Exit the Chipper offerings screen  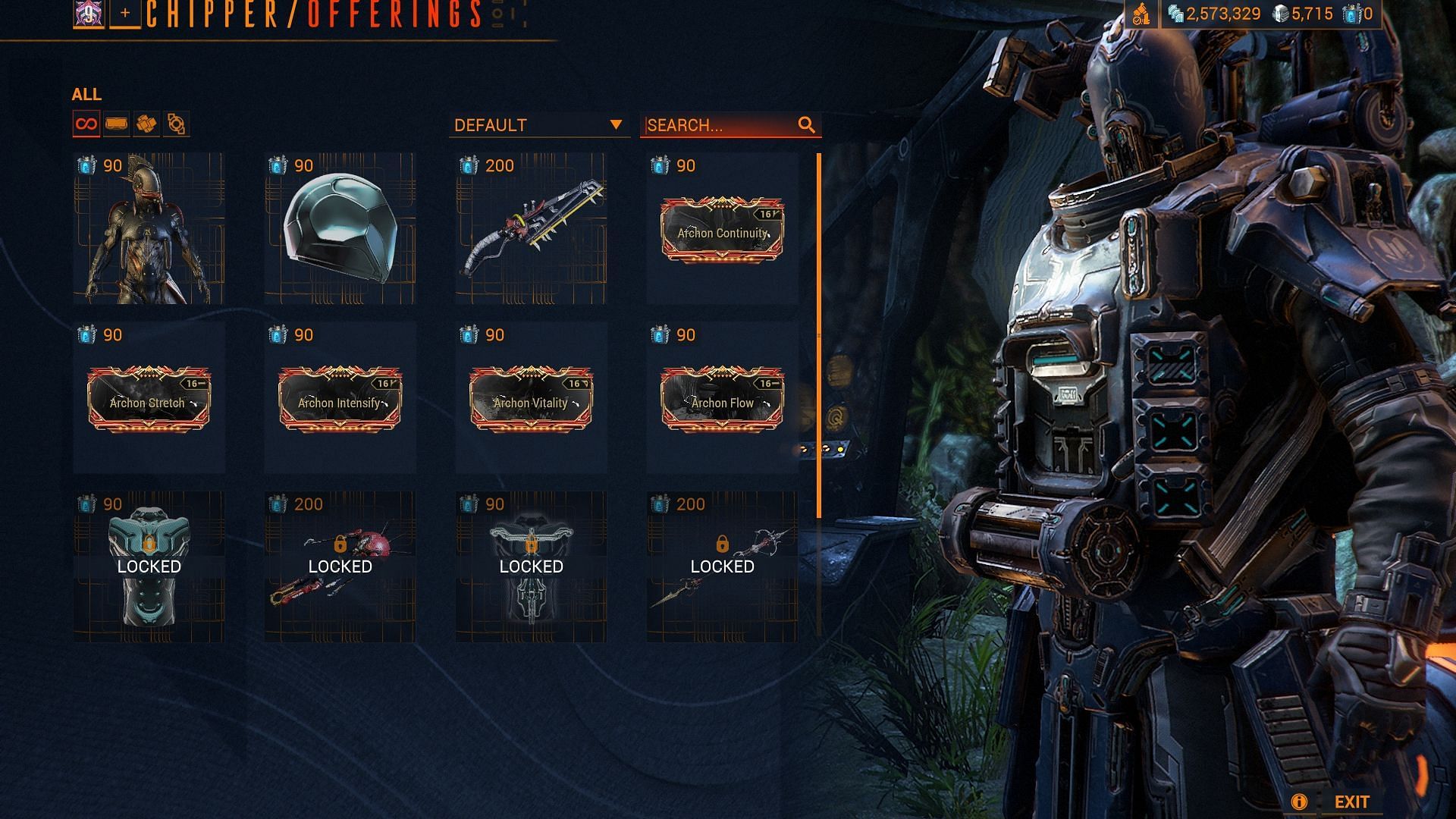pyautogui.click(x=1351, y=802)
